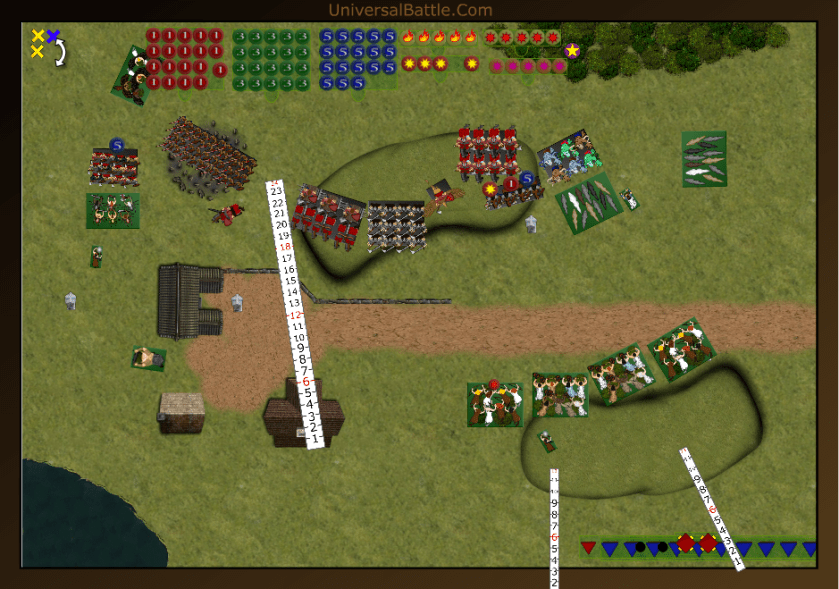Screen dimensions: 839x589
Task: Pick the red downward triangle marker
Action: (x=588, y=547)
